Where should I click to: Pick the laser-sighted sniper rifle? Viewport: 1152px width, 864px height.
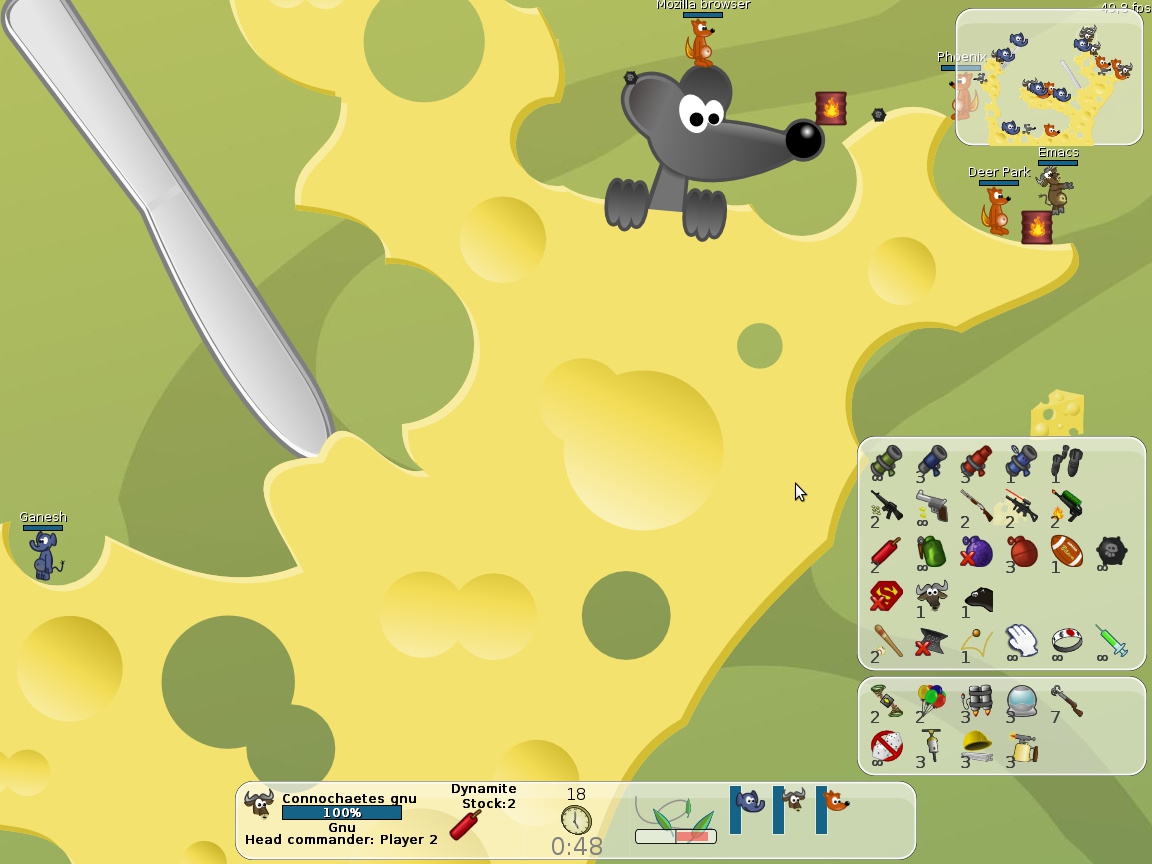pyautogui.click(x=1021, y=505)
